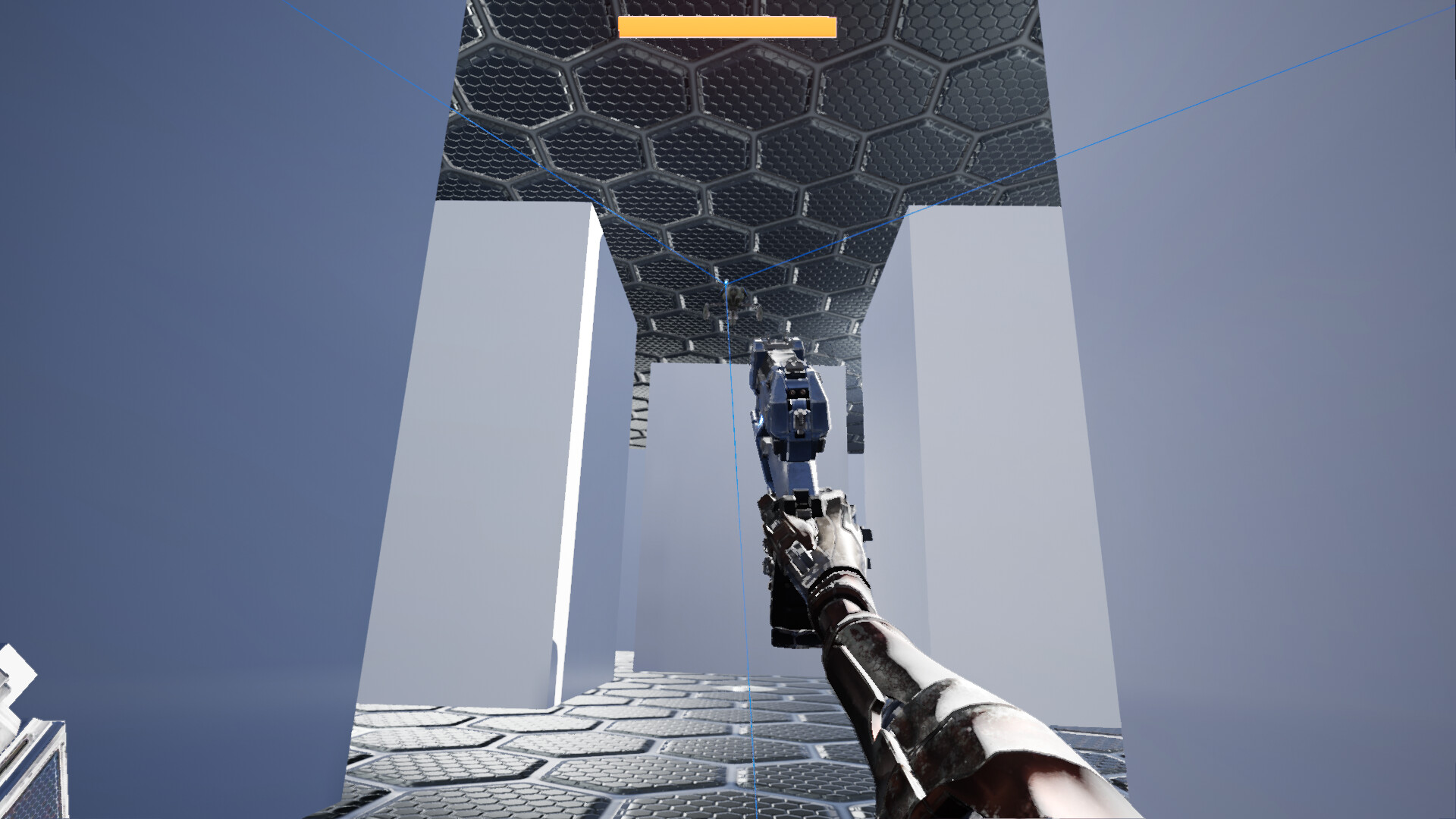Viewport: 1456px width, 819px height.
Task: Click the drone's left rotor
Action: coord(707,311)
